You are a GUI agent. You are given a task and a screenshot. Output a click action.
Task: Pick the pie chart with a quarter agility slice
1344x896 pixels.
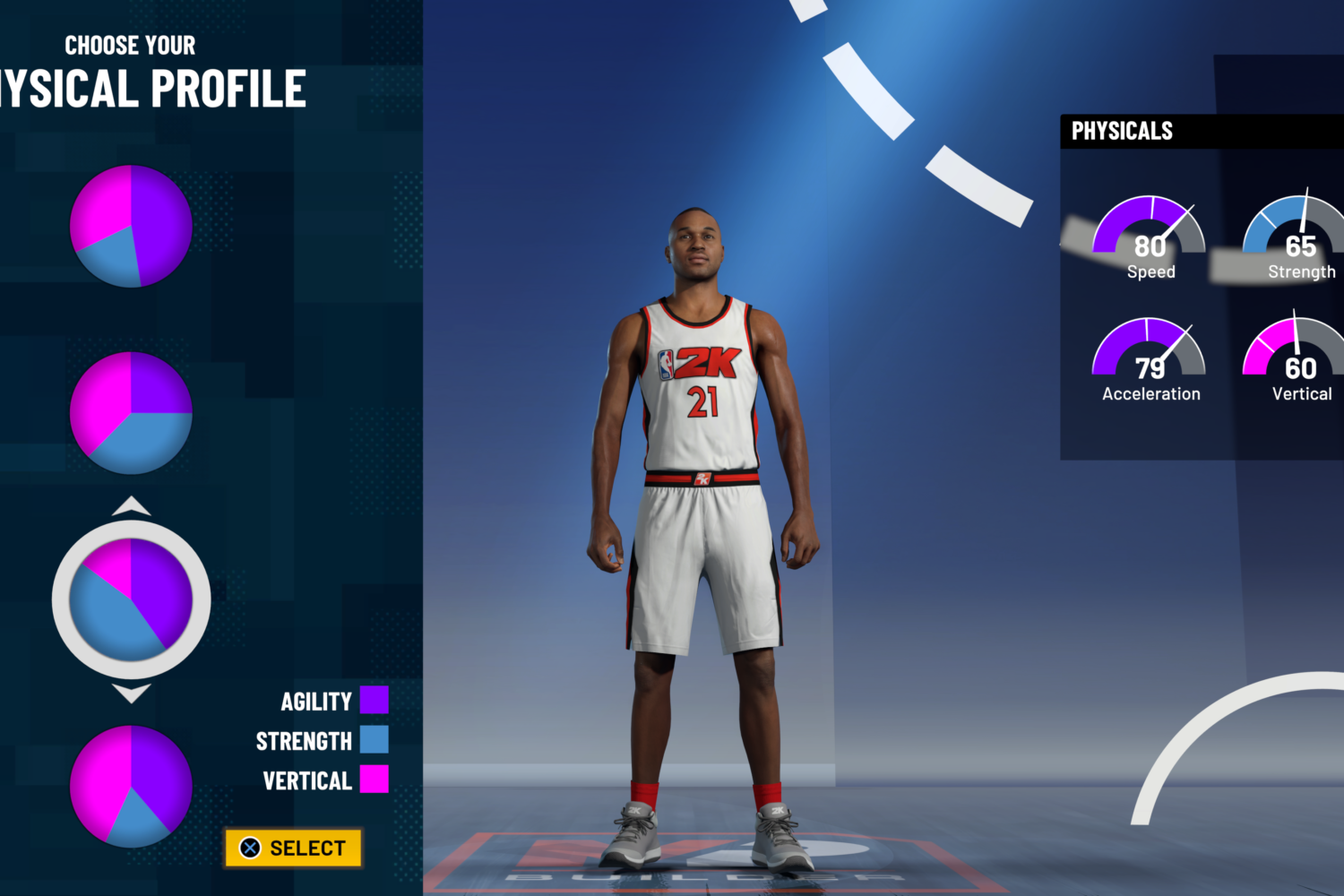pyautogui.click(x=132, y=413)
